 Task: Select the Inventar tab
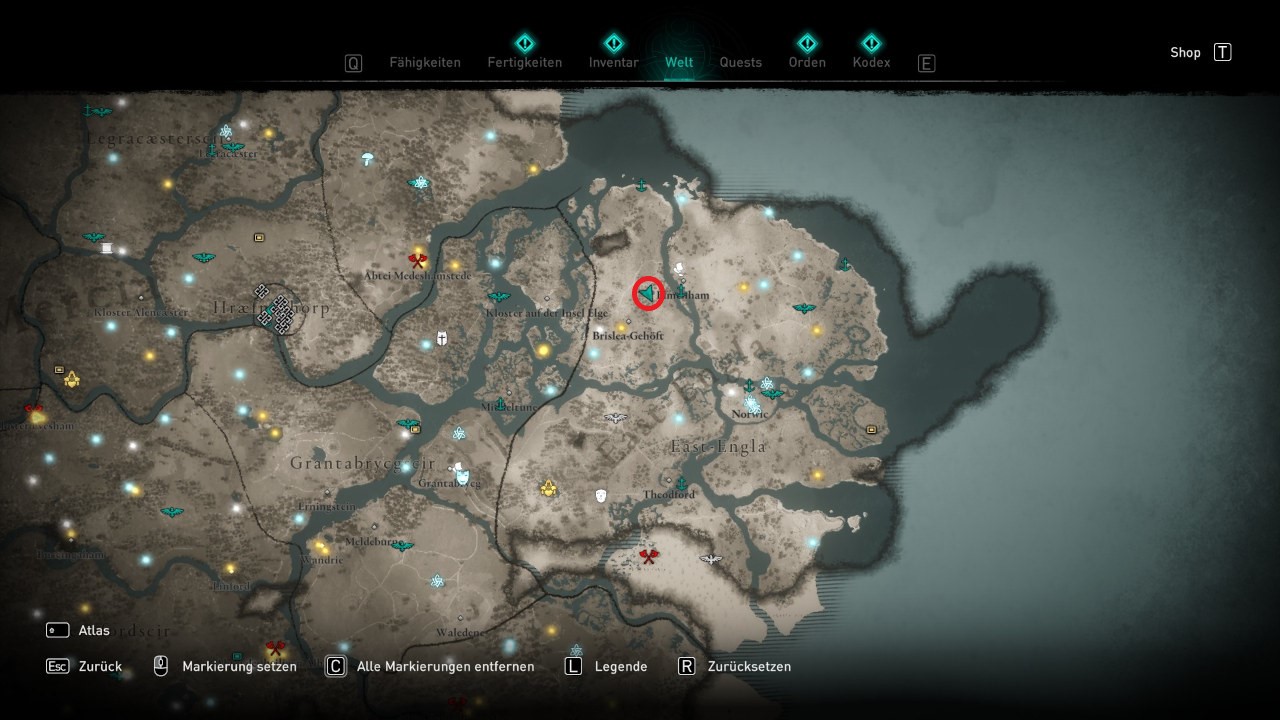click(613, 62)
